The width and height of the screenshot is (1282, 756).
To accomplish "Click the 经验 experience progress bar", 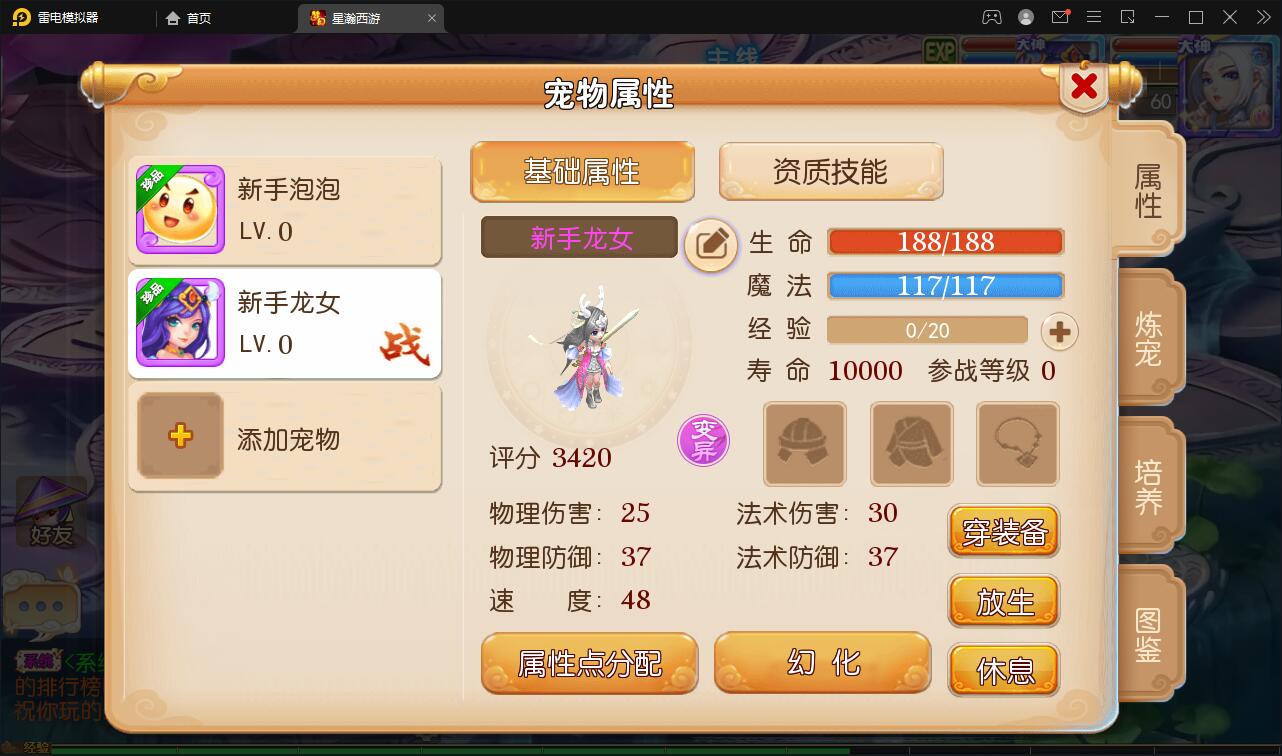I will (927, 330).
